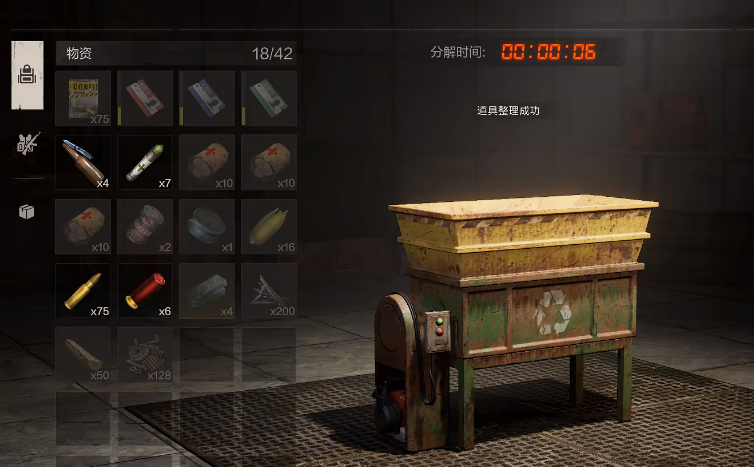Select the dark metal scrap x4 slot
The height and width of the screenshot is (467, 754).
point(207,291)
